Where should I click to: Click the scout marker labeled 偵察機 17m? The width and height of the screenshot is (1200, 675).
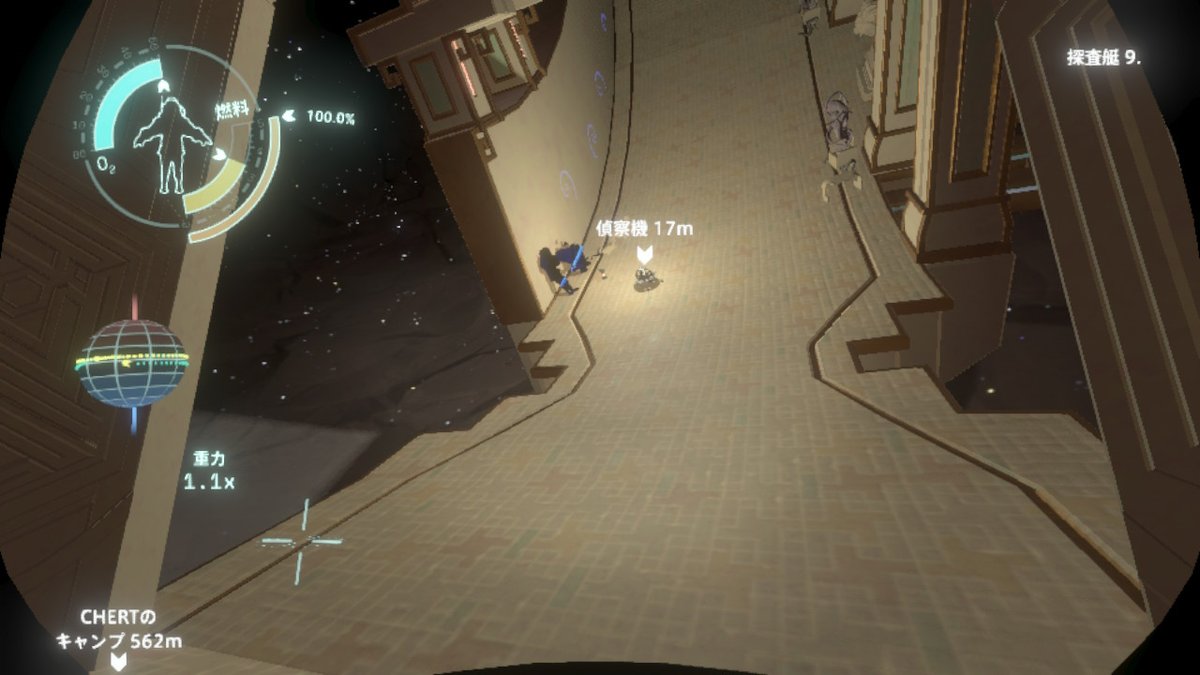tap(645, 254)
